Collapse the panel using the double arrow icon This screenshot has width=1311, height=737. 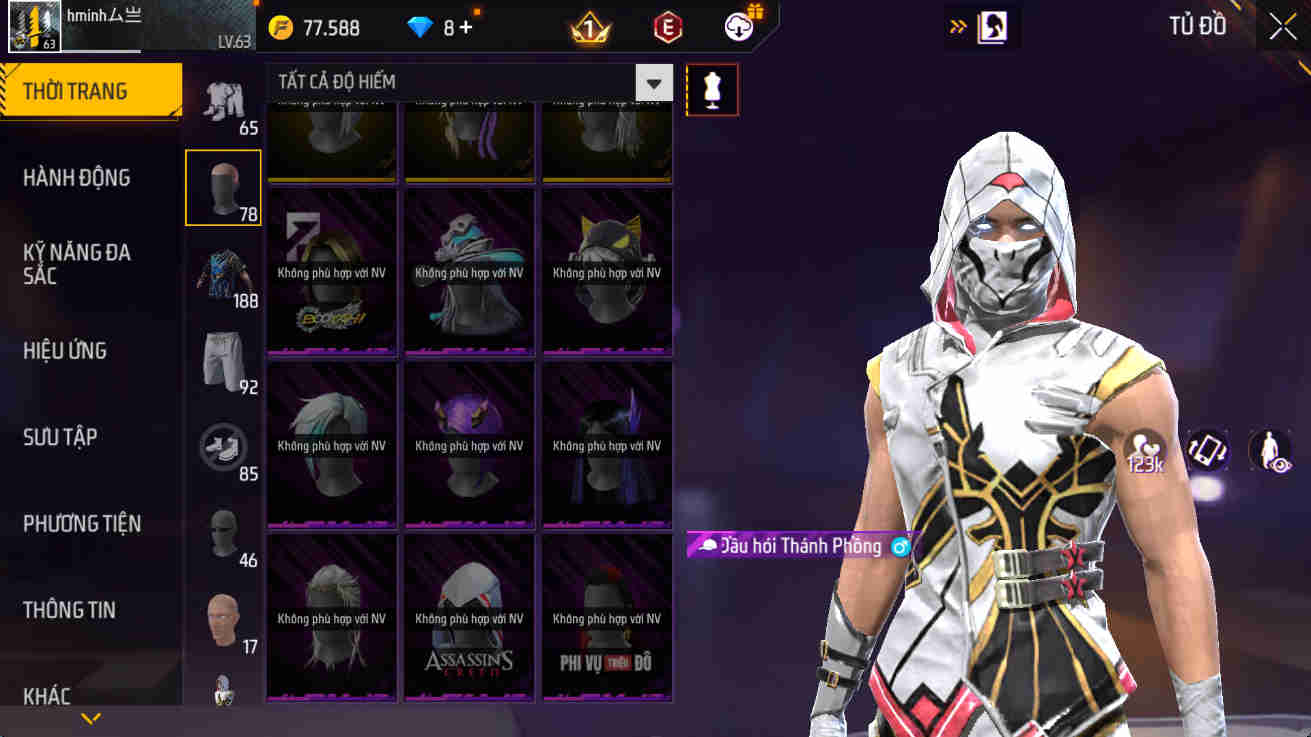(957, 26)
